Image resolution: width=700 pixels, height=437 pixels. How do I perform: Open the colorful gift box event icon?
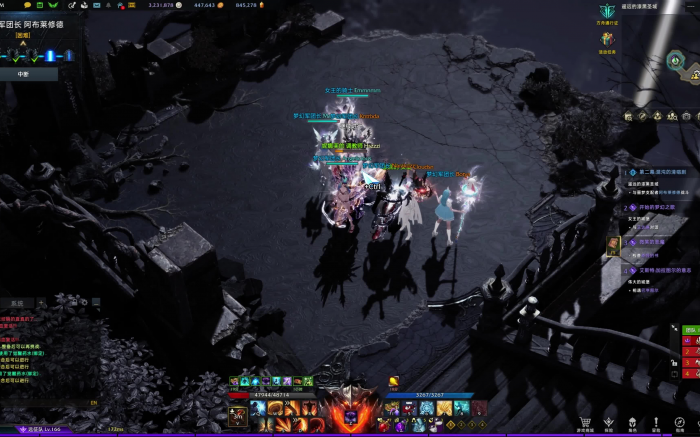pyautogui.click(x=607, y=39)
